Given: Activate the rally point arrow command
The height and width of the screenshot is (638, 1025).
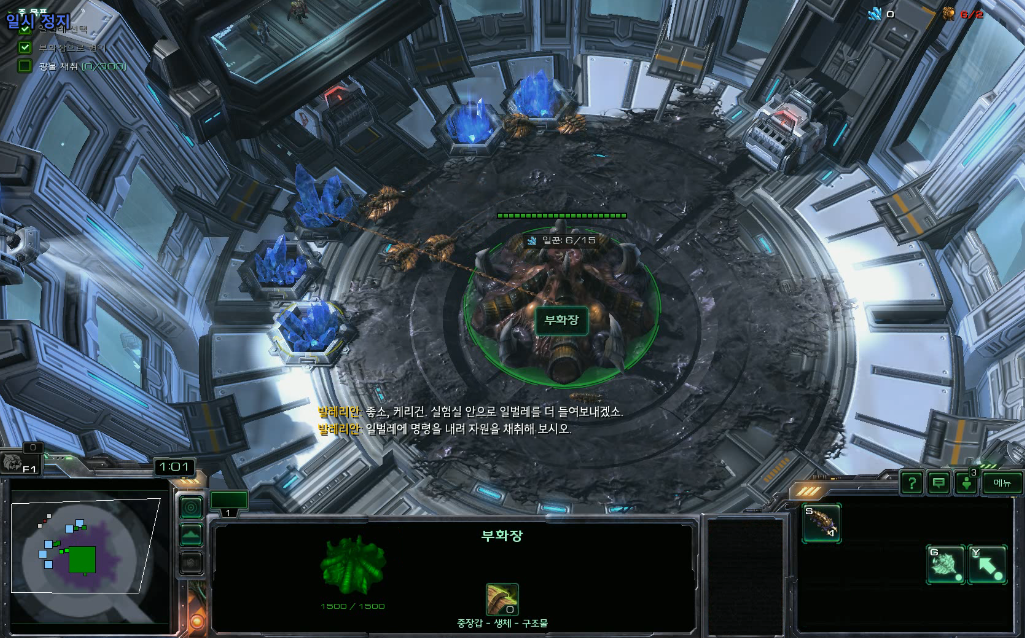Looking at the screenshot, I should coord(986,565).
